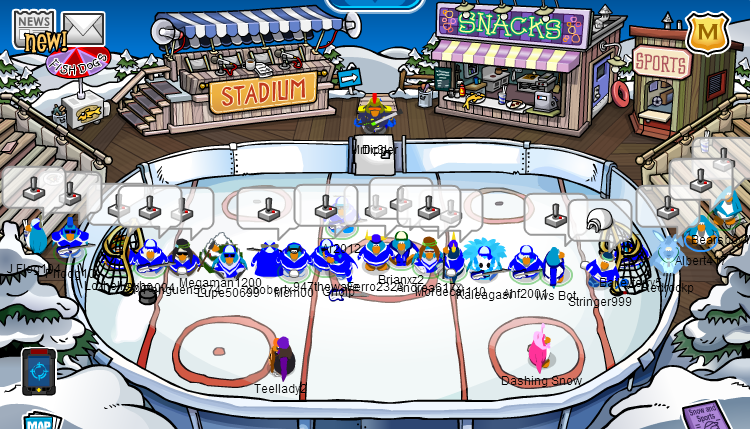
Task: Open the Map icon
Action: [x=40, y=420]
